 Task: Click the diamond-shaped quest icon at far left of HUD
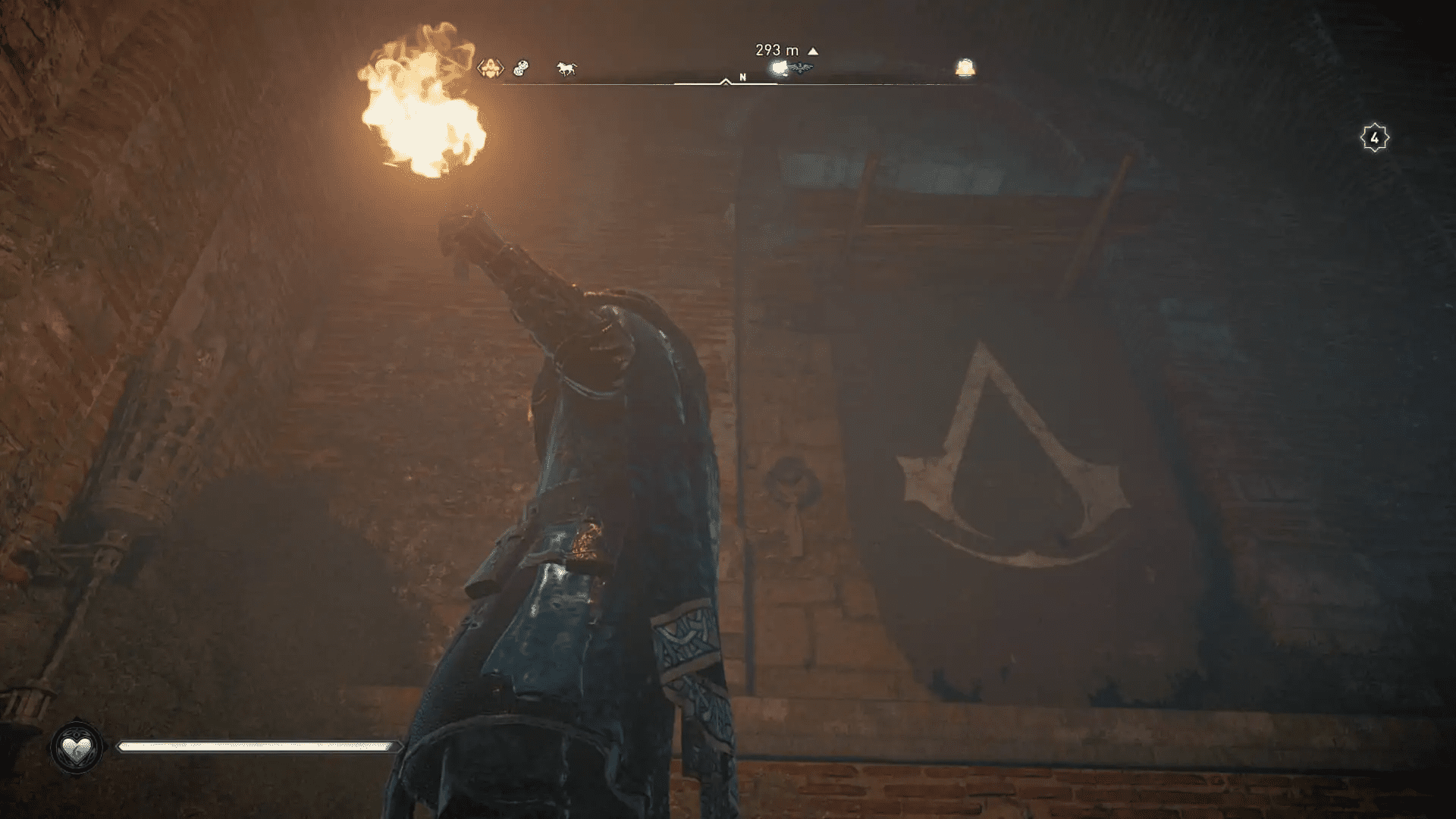pyautogui.click(x=489, y=68)
